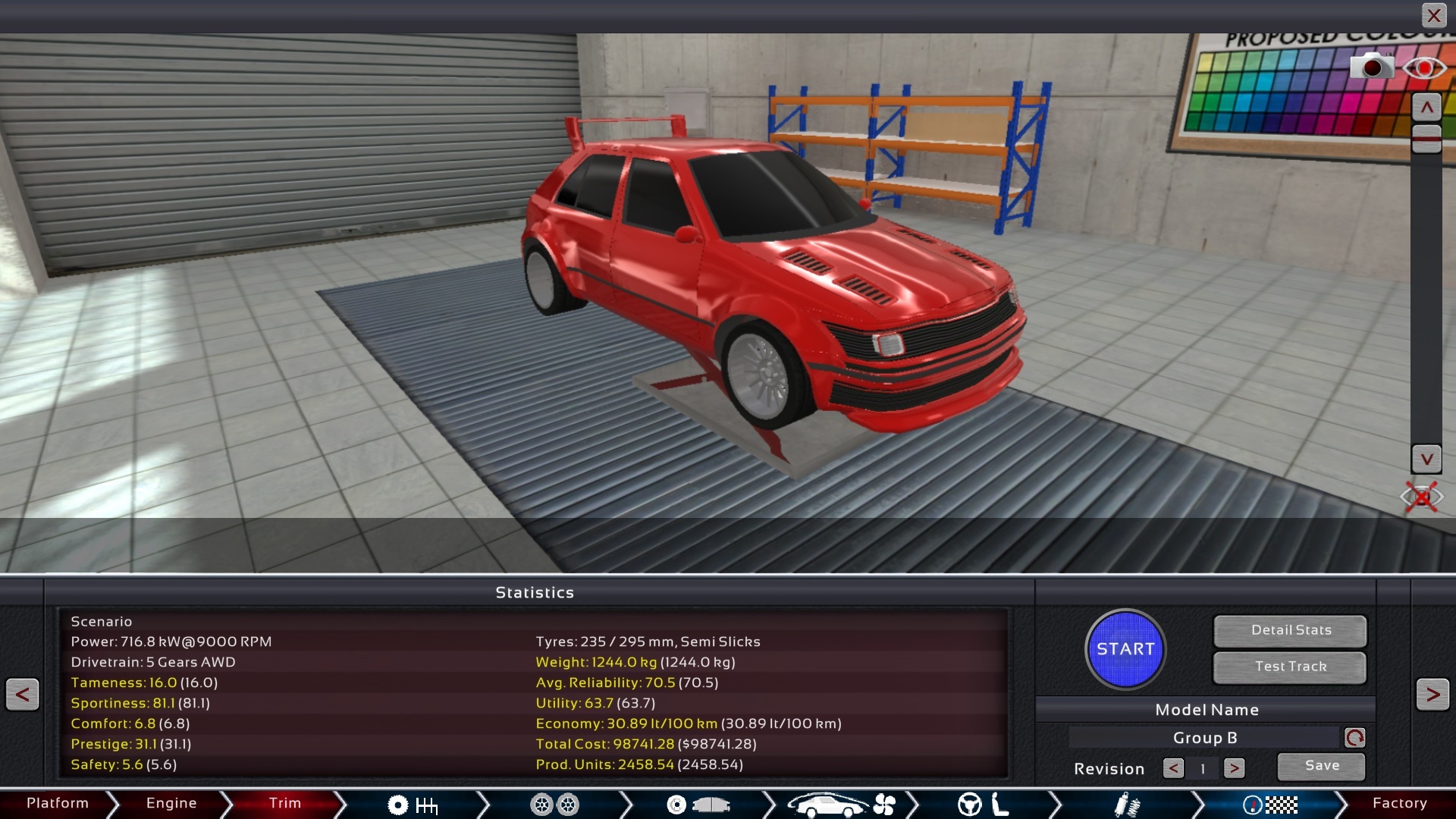Open the Test Track

point(1291,667)
